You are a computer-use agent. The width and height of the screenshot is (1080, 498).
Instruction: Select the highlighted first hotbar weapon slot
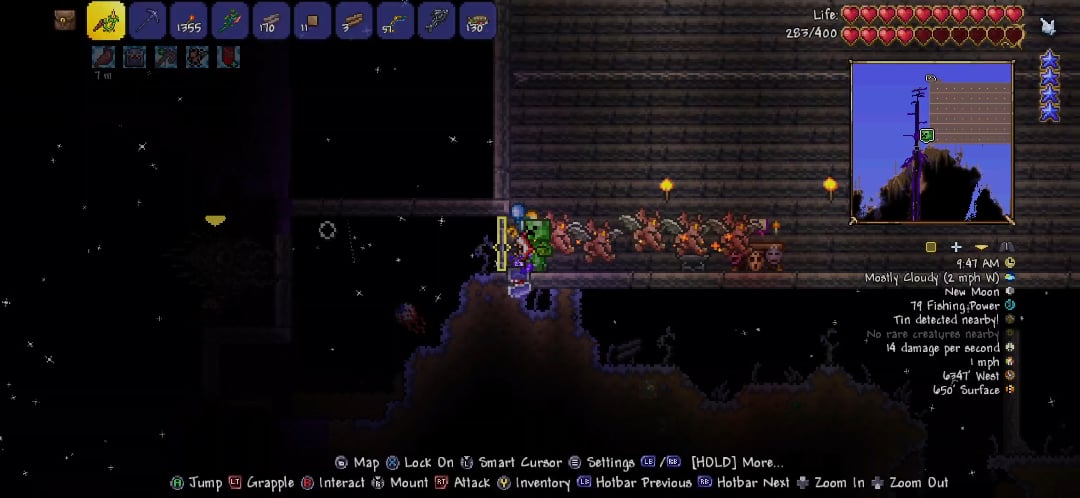click(106, 20)
